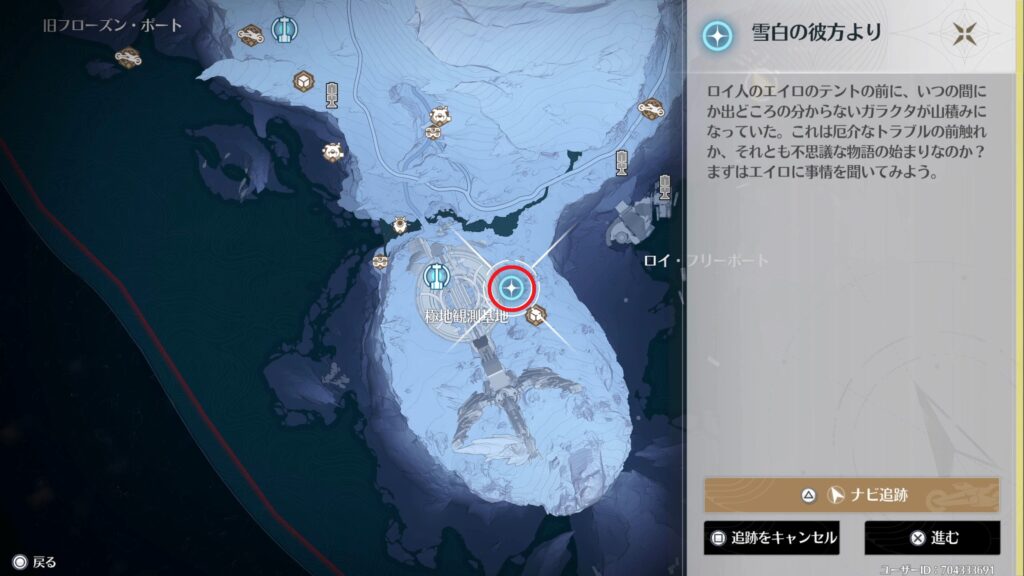Cancel tracking via 追跡をキャンセル
The height and width of the screenshot is (576, 1024).
tap(770, 538)
